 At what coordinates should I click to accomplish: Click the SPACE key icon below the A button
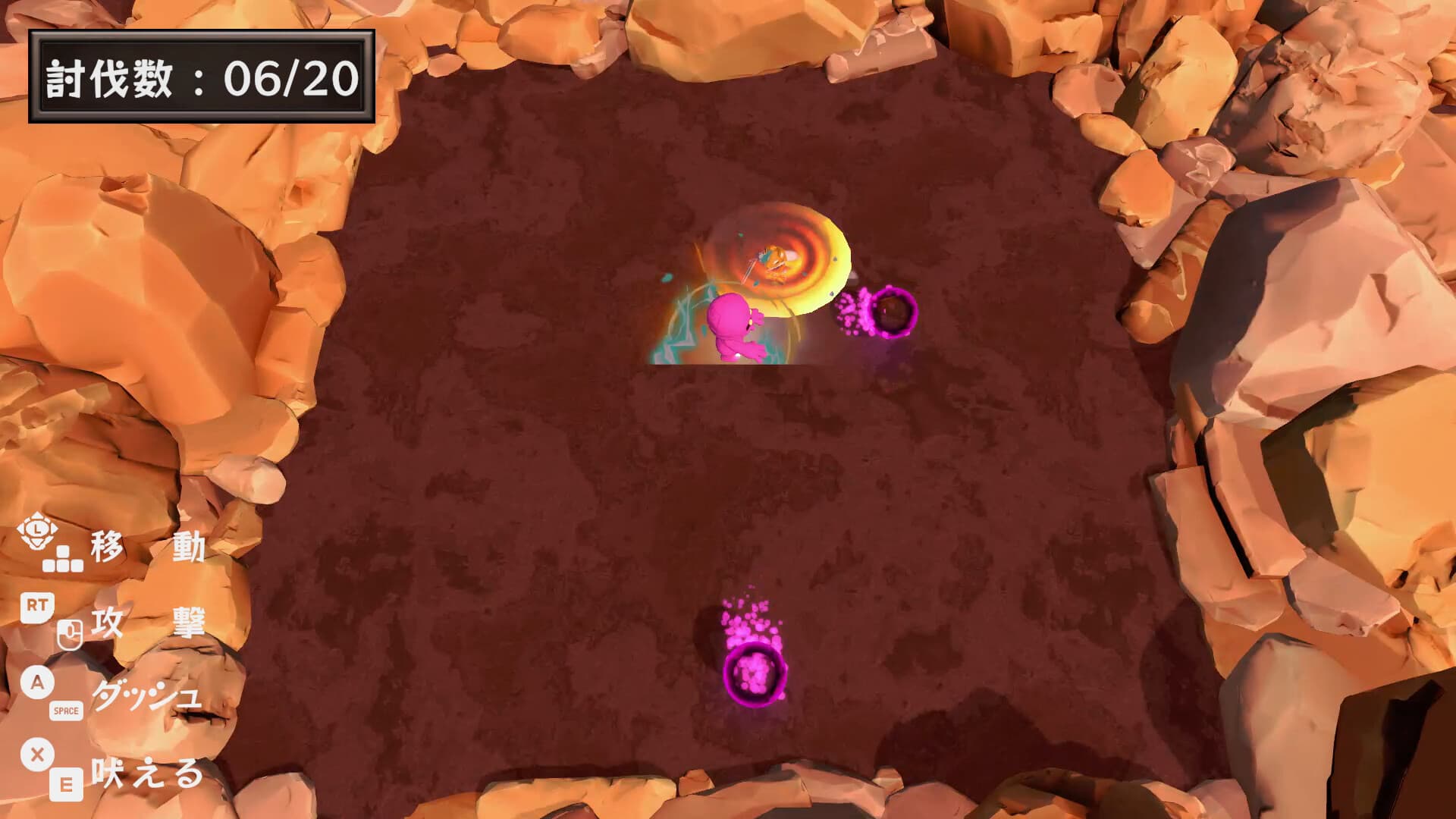coord(67,711)
